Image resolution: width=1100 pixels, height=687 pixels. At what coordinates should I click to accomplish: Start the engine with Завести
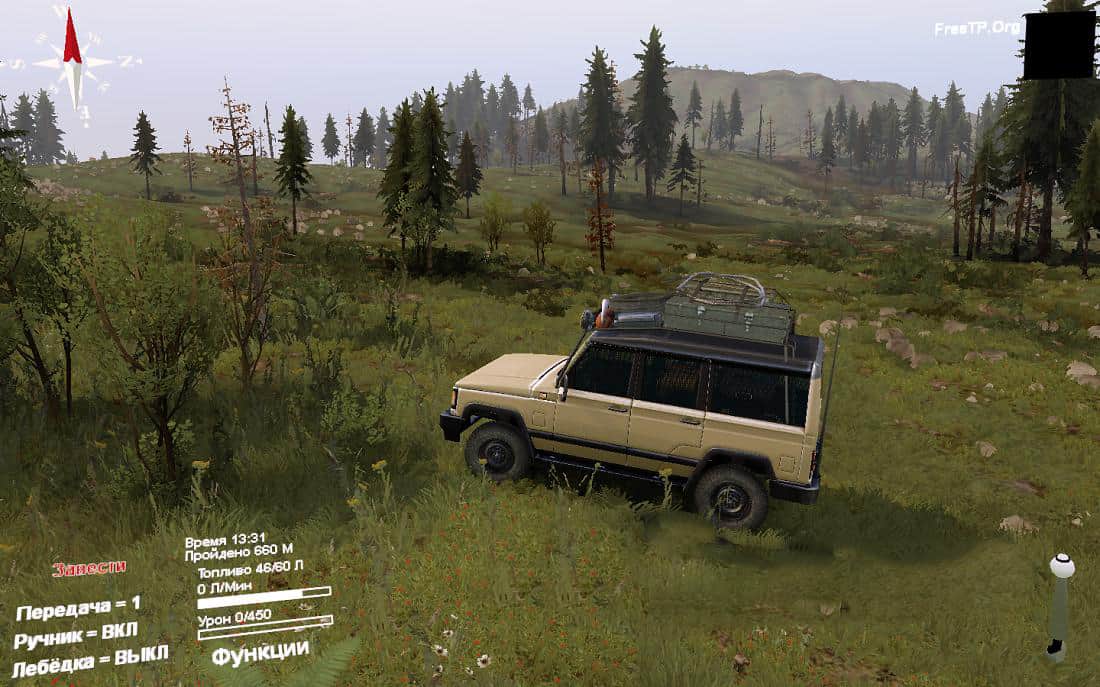[89, 568]
